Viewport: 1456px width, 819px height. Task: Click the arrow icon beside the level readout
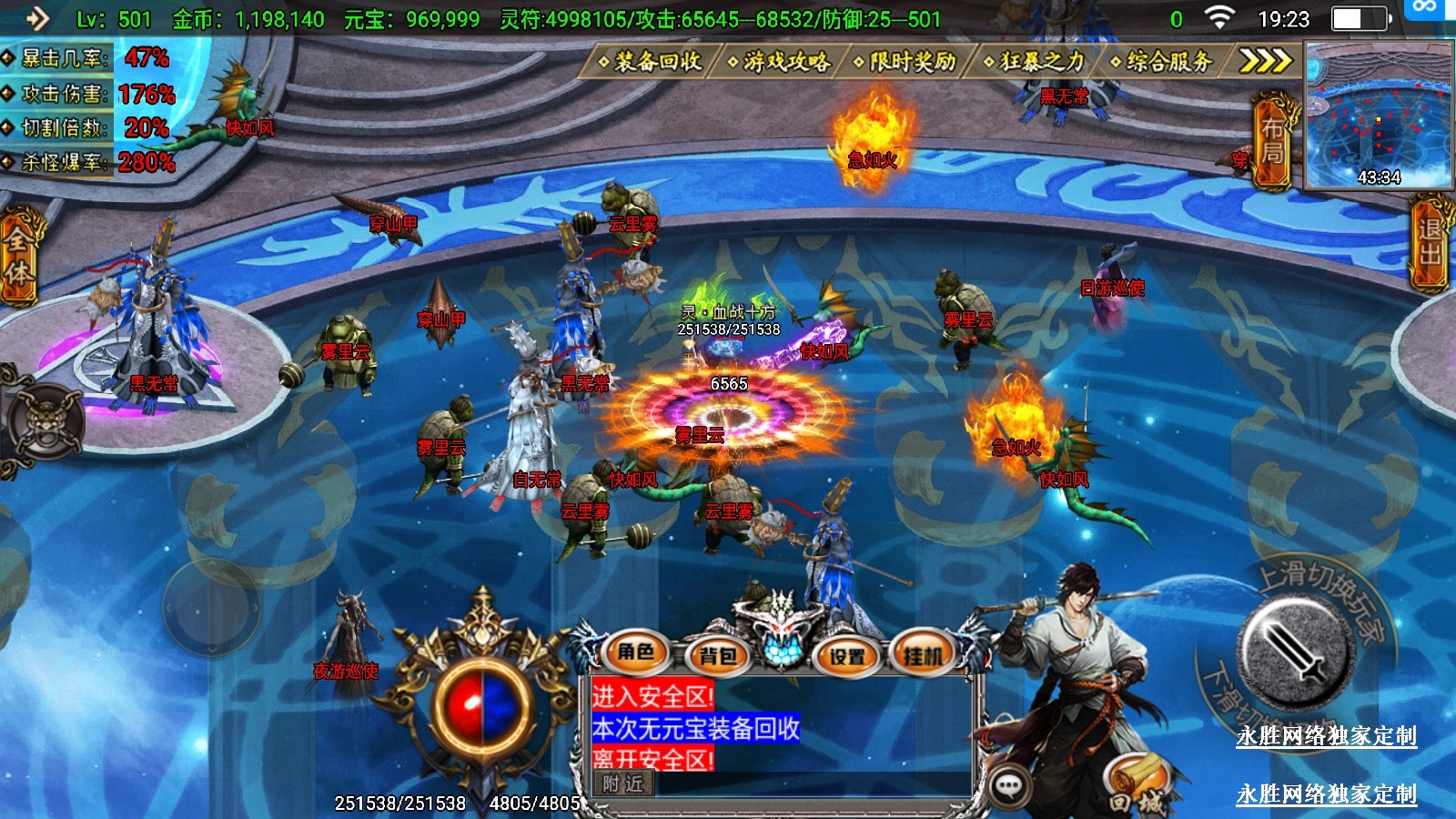(x=36, y=18)
